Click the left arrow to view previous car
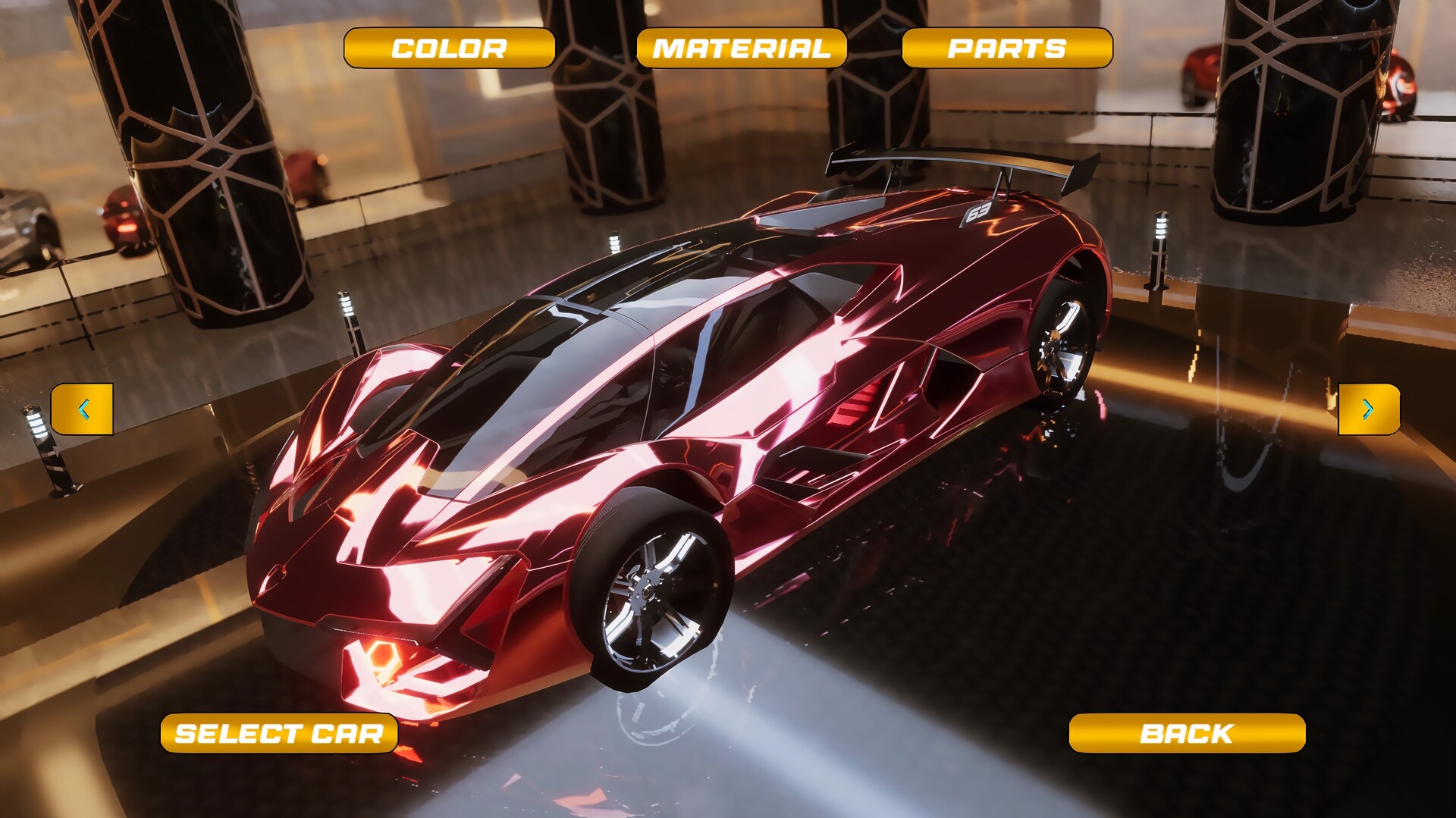Image resolution: width=1456 pixels, height=818 pixels. (83, 408)
